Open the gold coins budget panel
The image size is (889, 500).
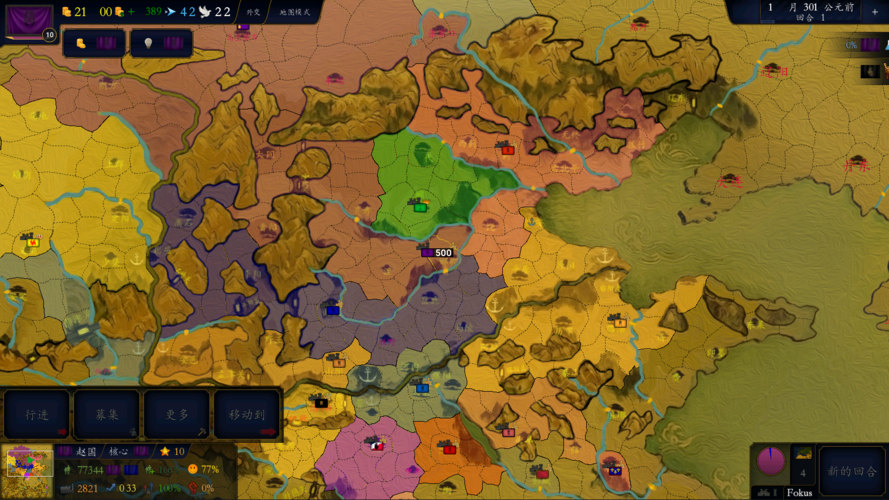[94, 43]
